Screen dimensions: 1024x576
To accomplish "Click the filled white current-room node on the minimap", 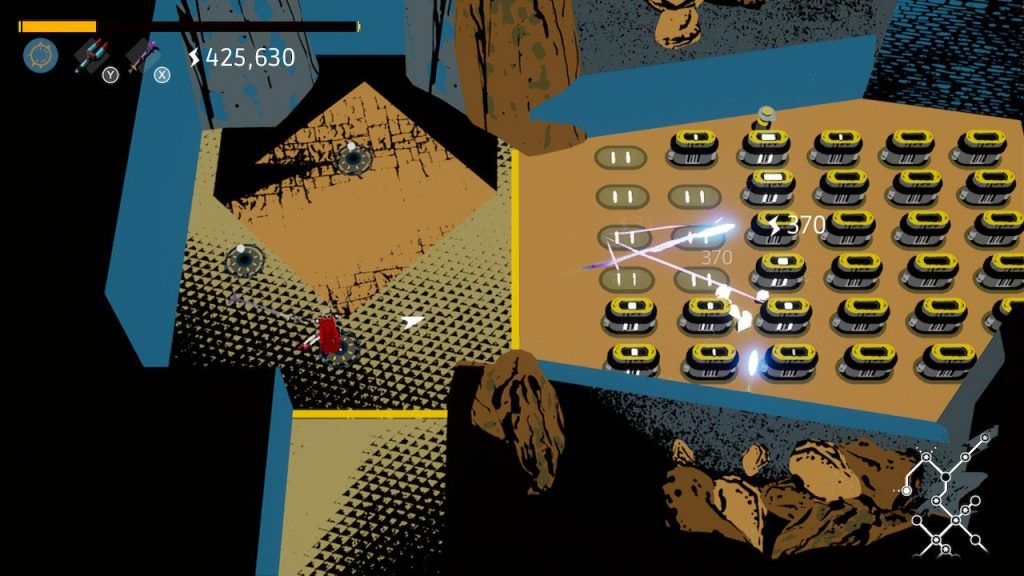I will click(907, 491).
